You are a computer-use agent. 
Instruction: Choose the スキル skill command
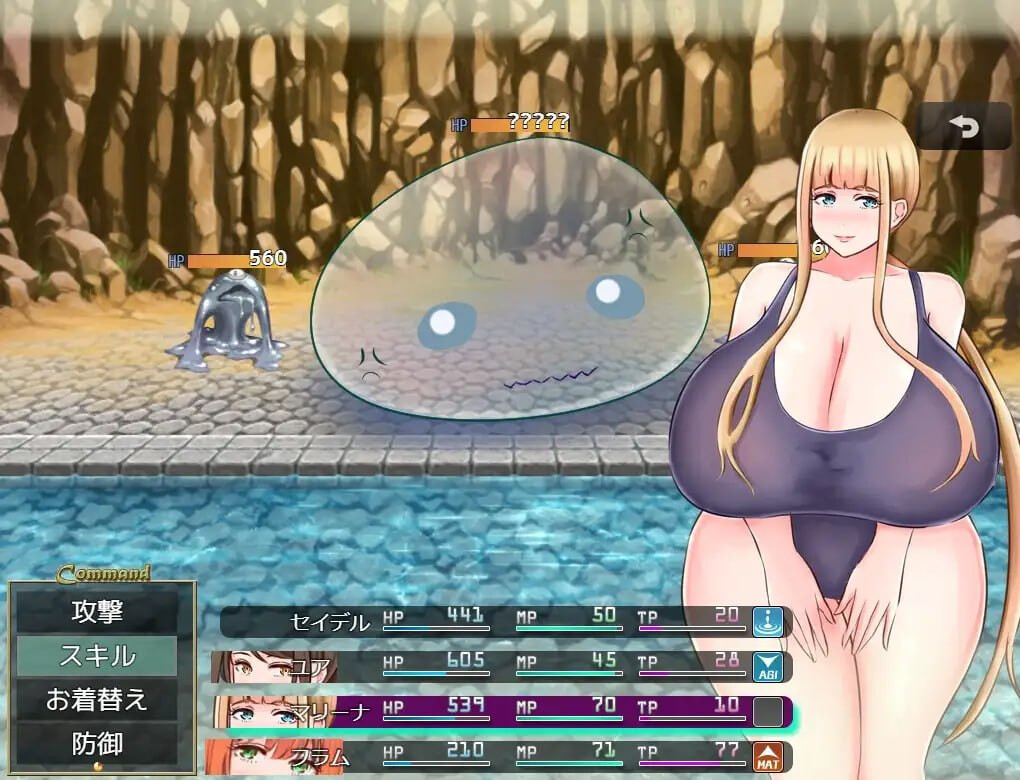coord(97,656)
